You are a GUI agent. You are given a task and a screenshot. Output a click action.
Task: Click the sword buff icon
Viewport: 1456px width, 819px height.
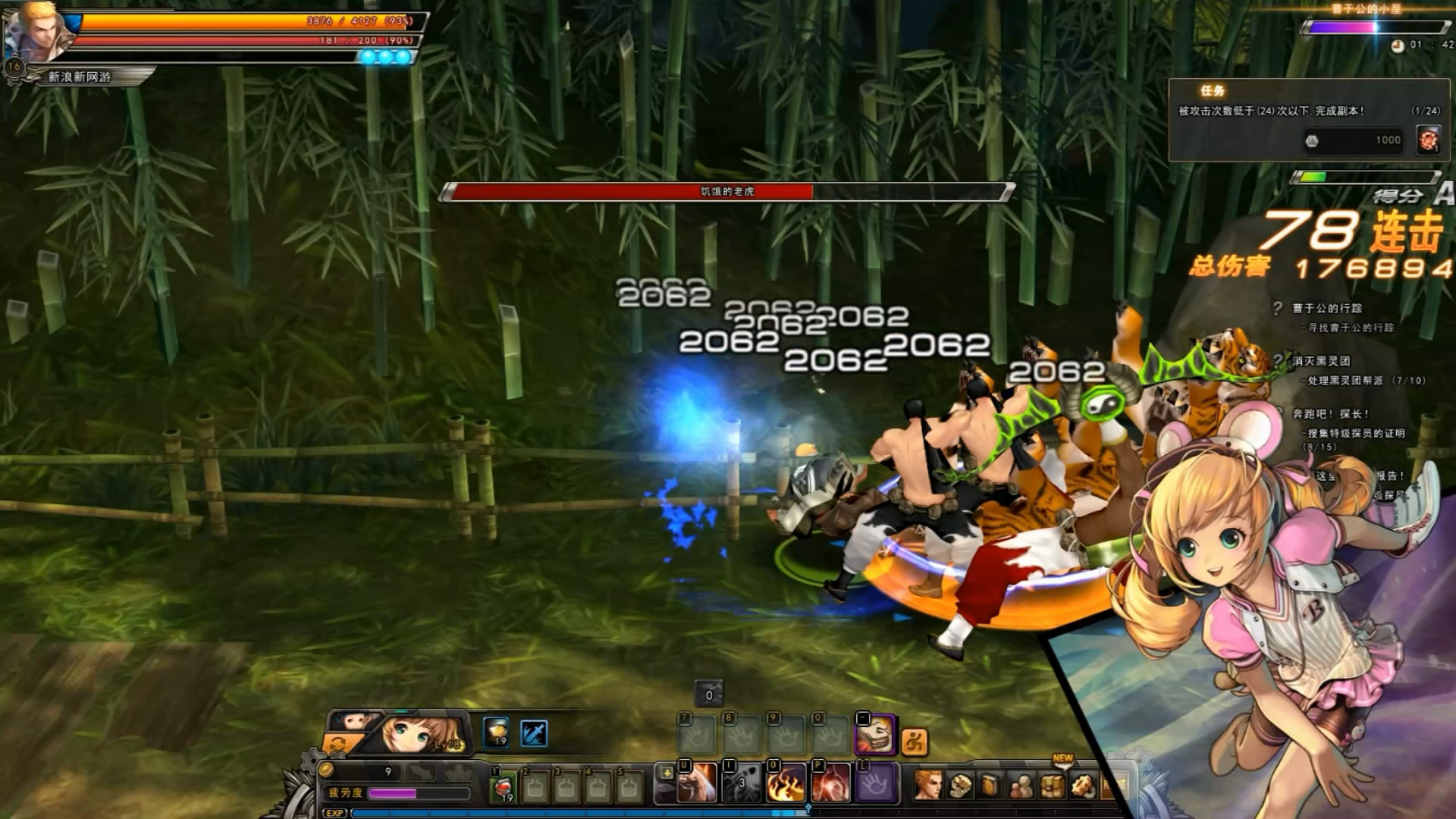[534, 733]
